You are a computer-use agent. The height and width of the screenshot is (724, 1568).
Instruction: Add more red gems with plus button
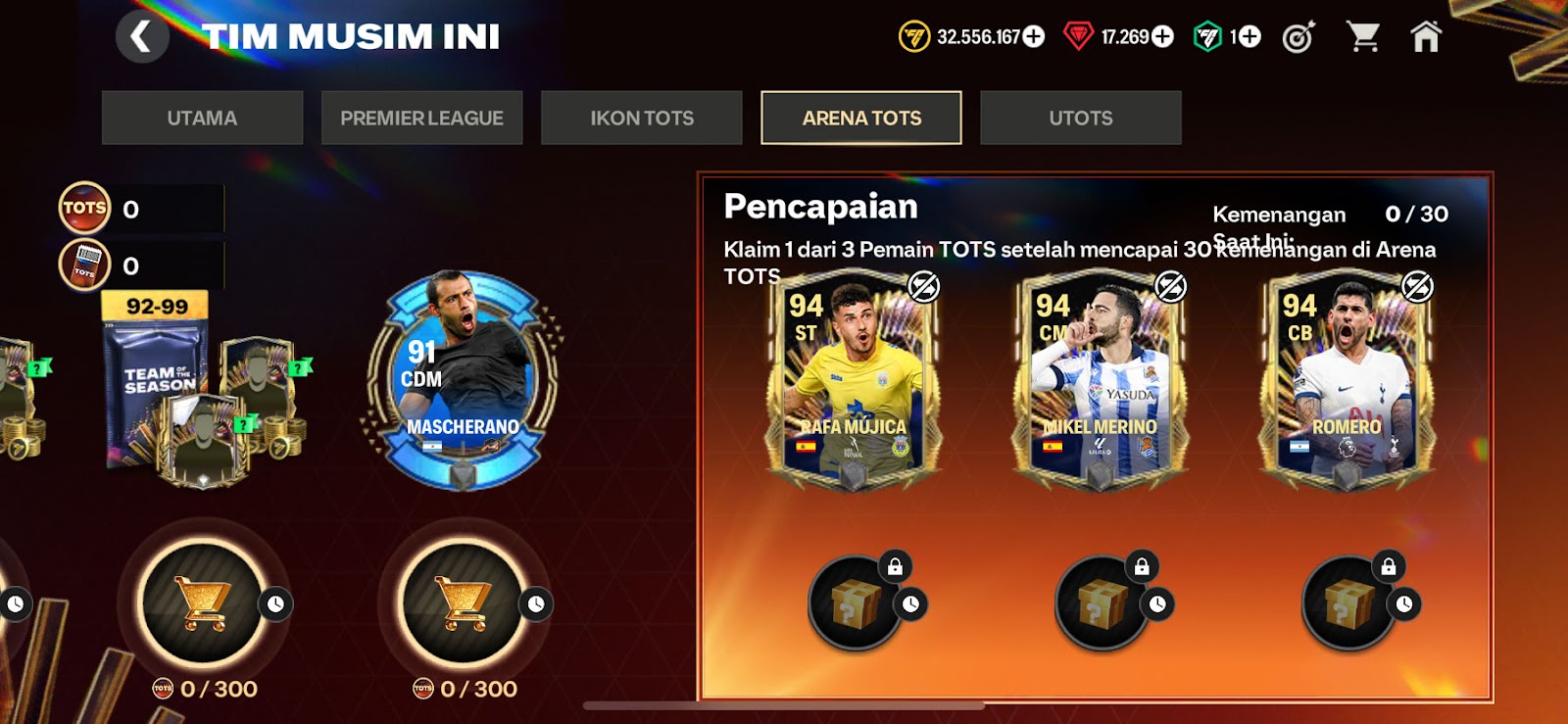point(1162,37)
